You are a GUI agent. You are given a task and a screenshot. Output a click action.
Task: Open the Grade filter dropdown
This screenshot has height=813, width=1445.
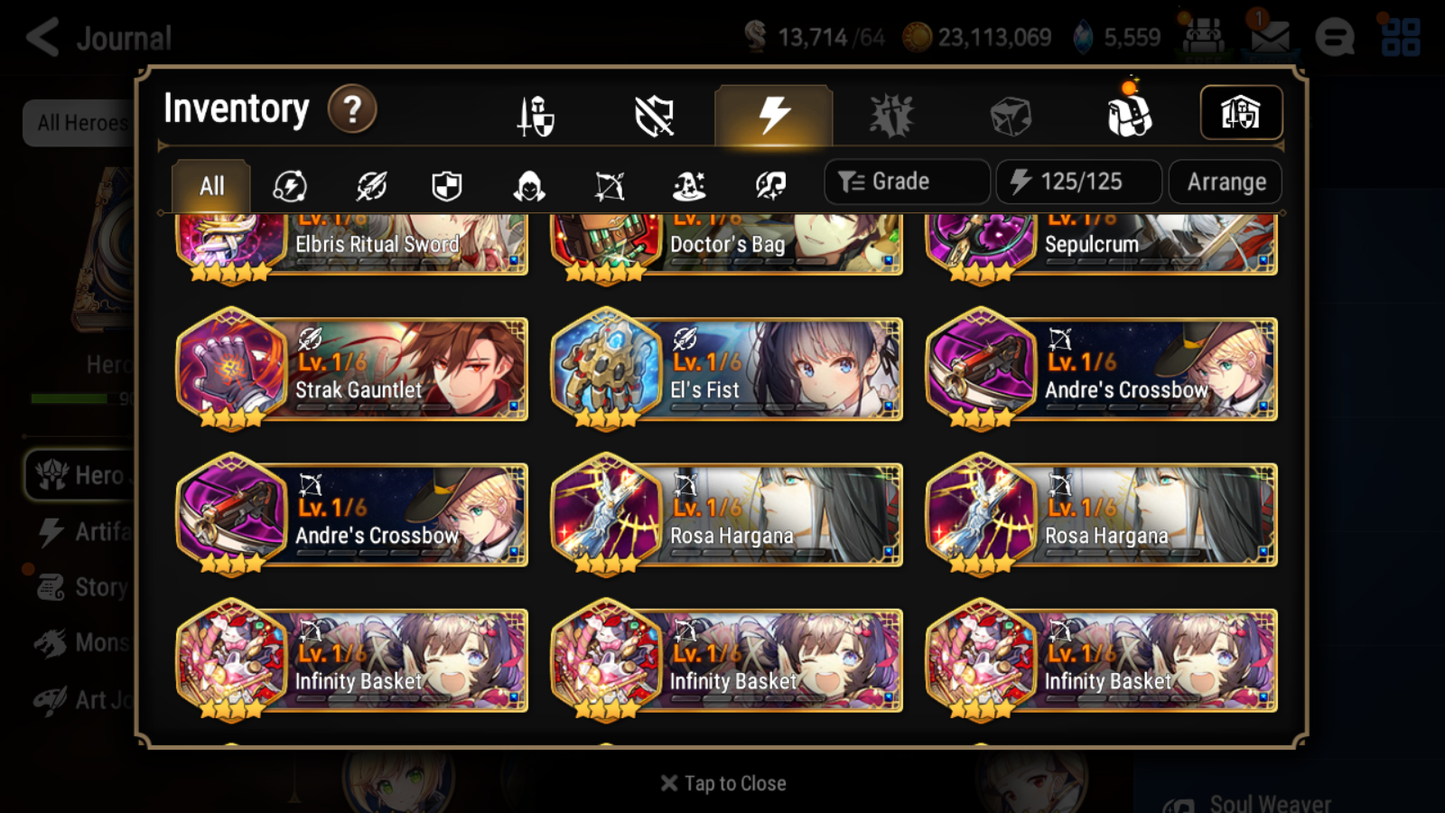905,181
